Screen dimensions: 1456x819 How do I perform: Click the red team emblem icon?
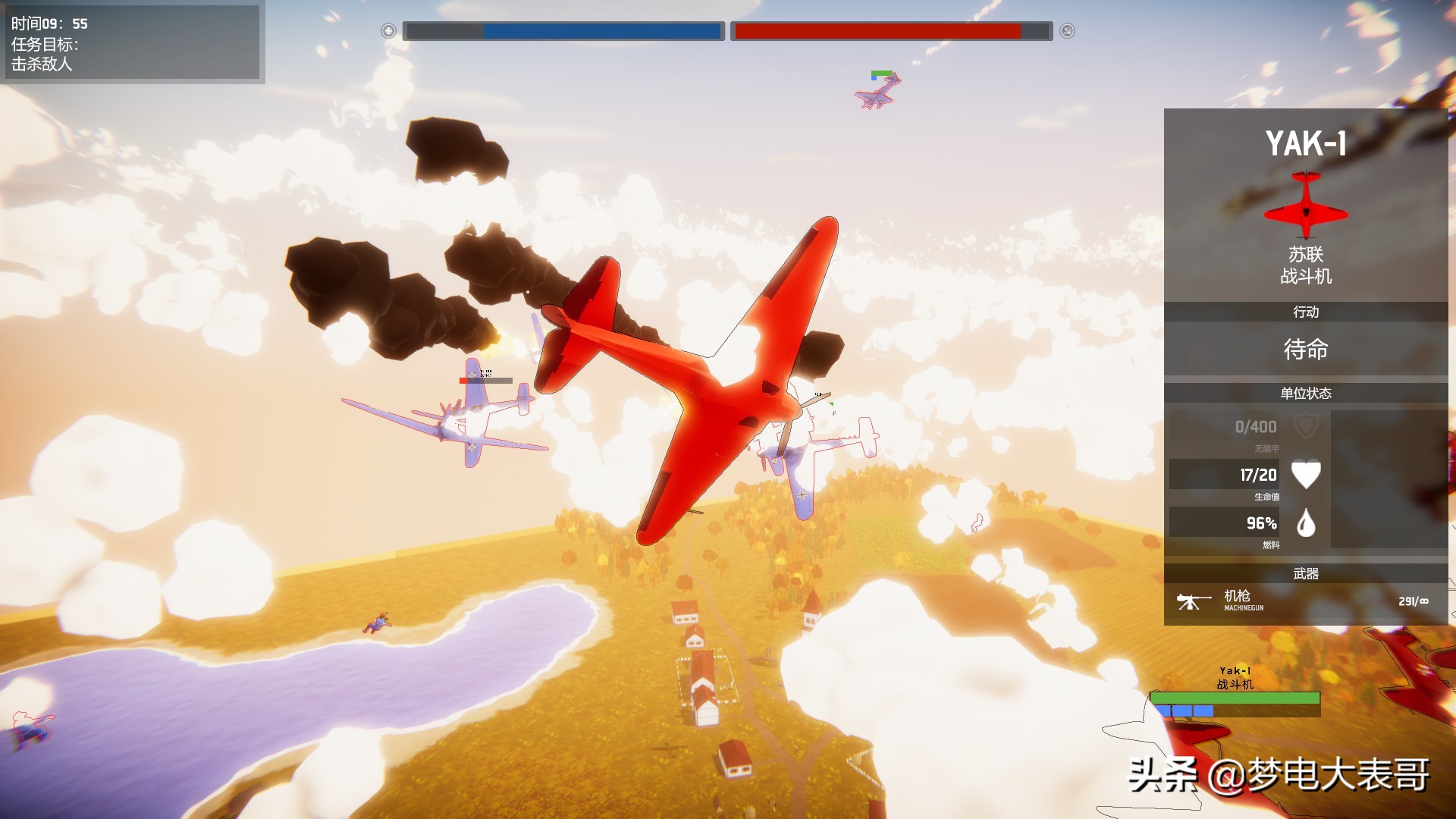click(1067, 31)
